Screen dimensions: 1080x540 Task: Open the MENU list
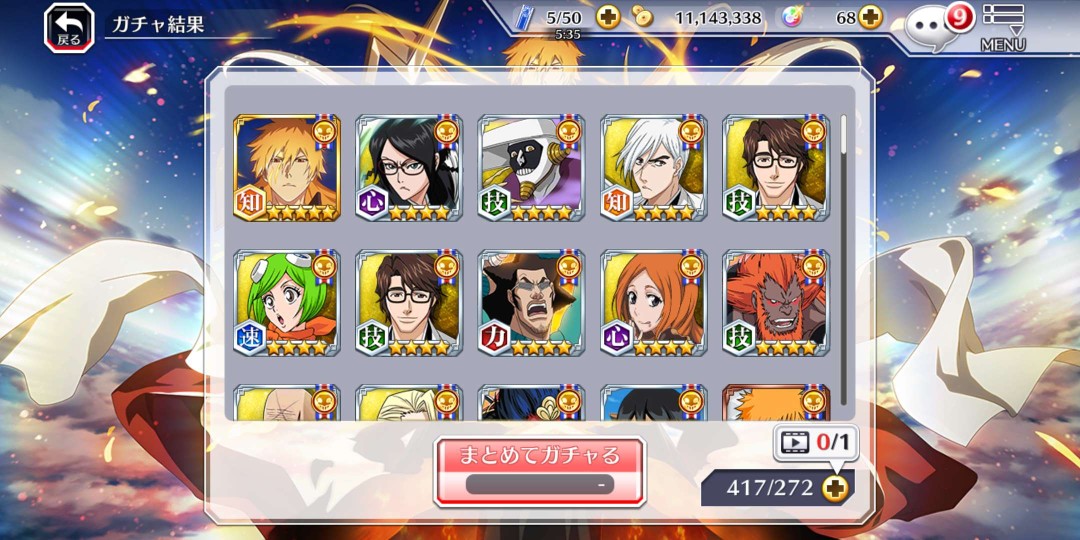pyautogui.click(x=1002, y=27)
